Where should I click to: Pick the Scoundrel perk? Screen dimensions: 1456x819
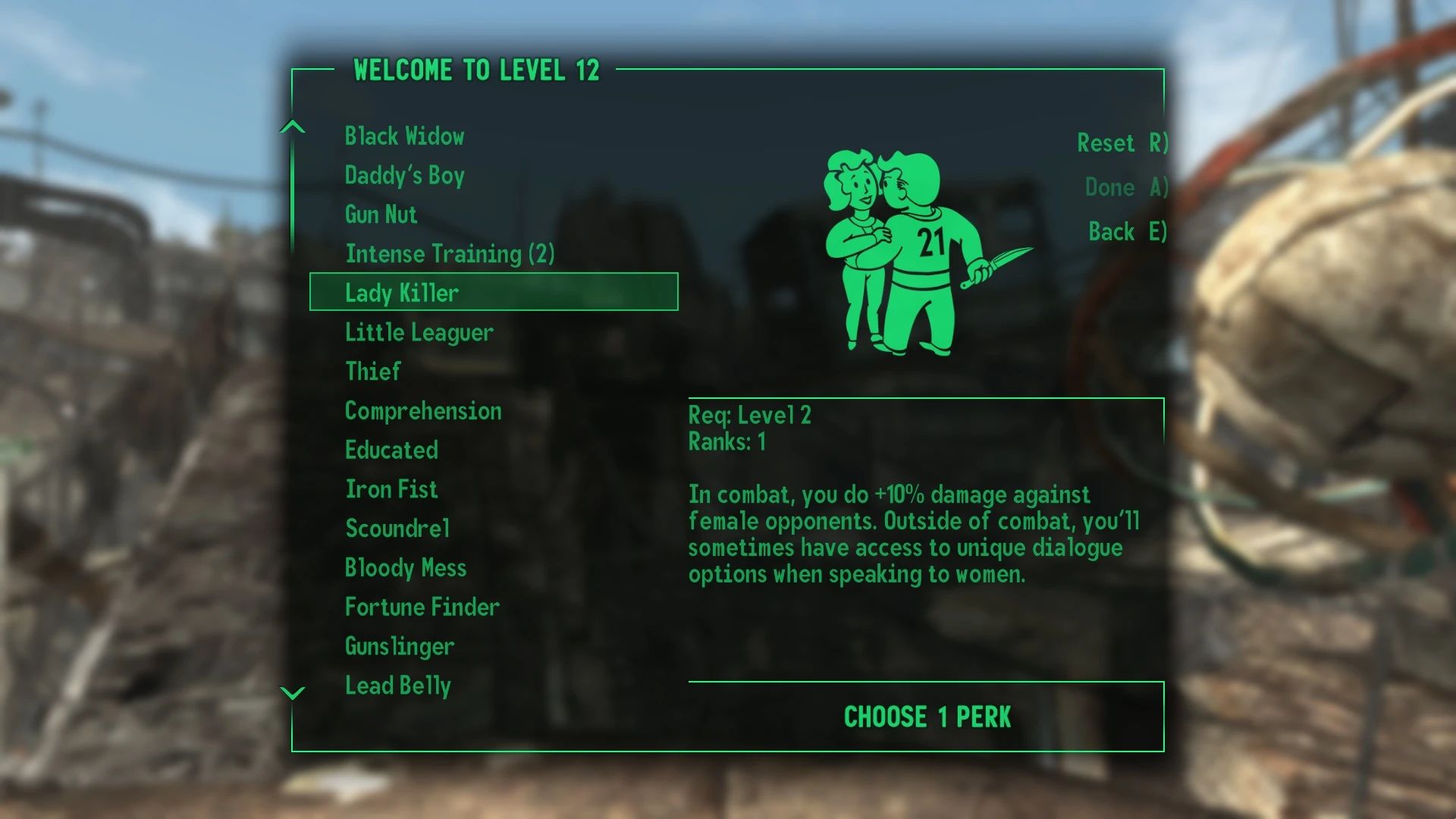point(397,529)
